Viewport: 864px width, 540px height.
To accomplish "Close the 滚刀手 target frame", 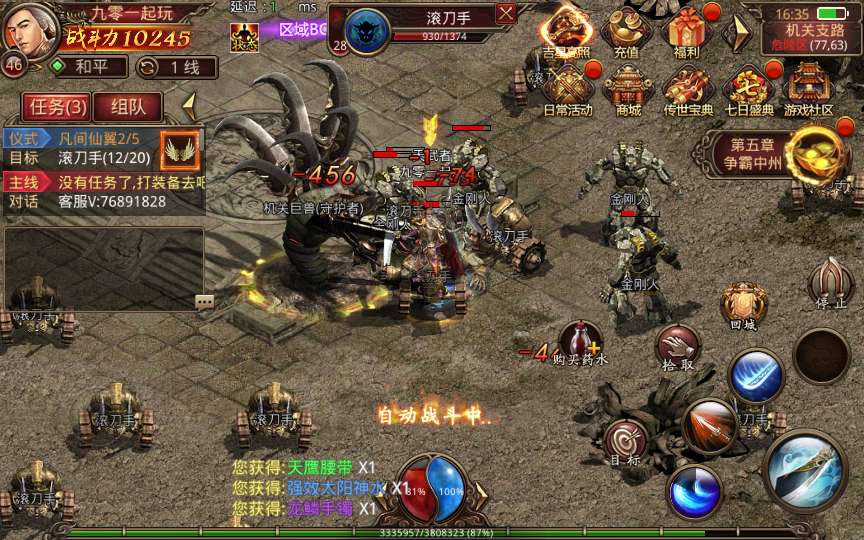I will pyautogui.click(x=506, y=13).
